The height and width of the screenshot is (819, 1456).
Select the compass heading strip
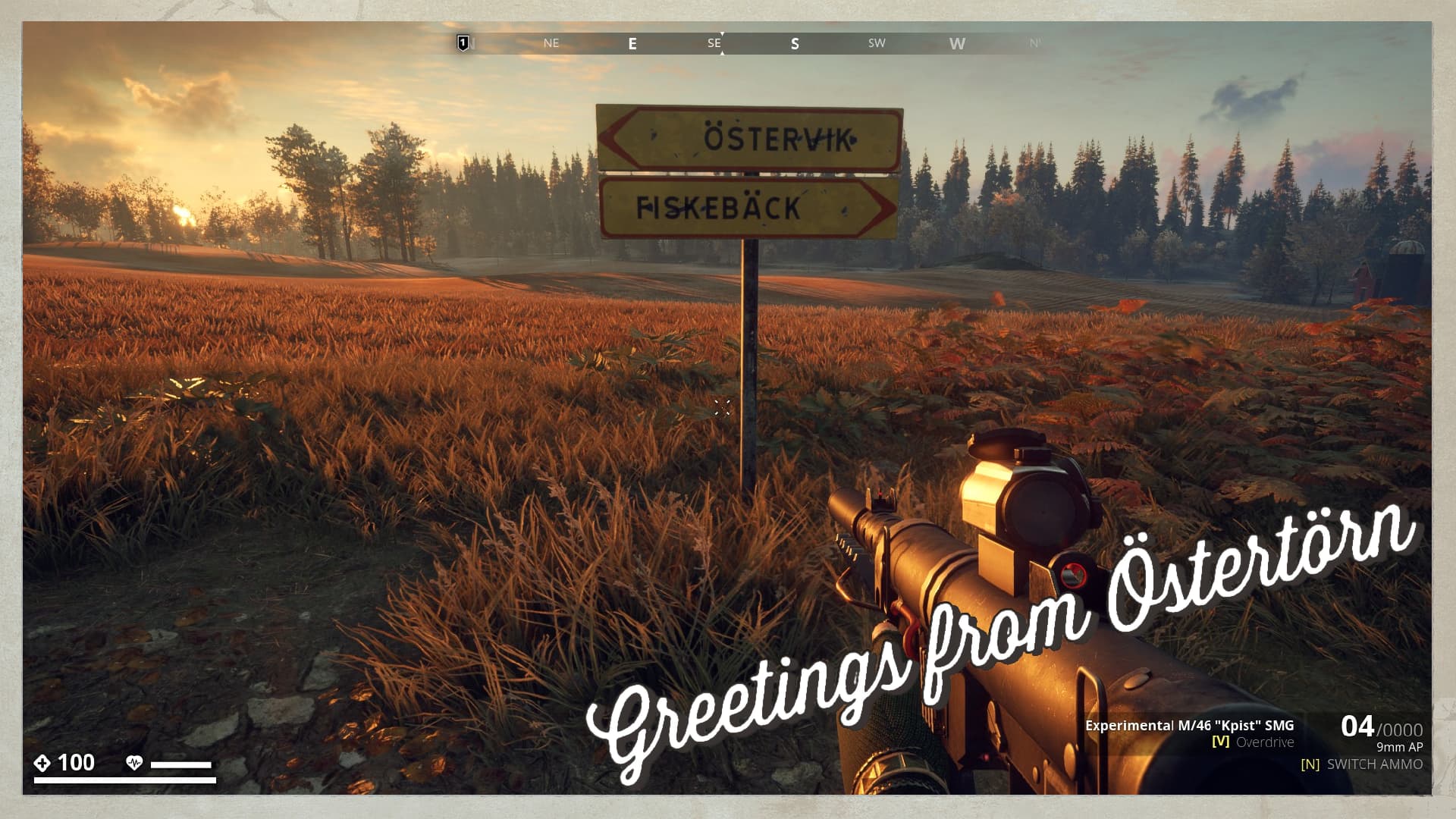coord(751,43)
